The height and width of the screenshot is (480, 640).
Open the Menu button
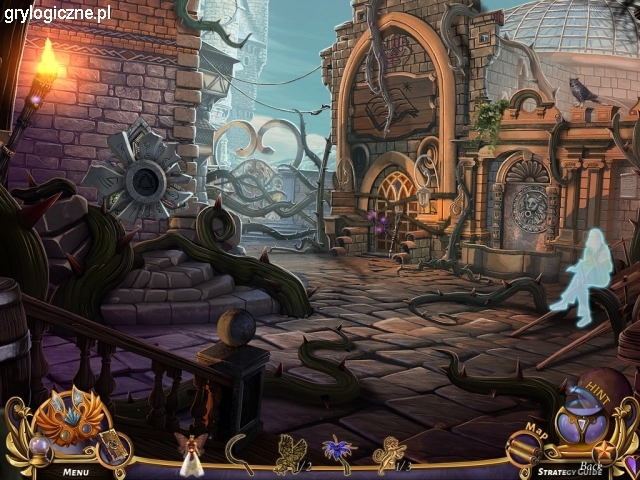pos(74,470)
